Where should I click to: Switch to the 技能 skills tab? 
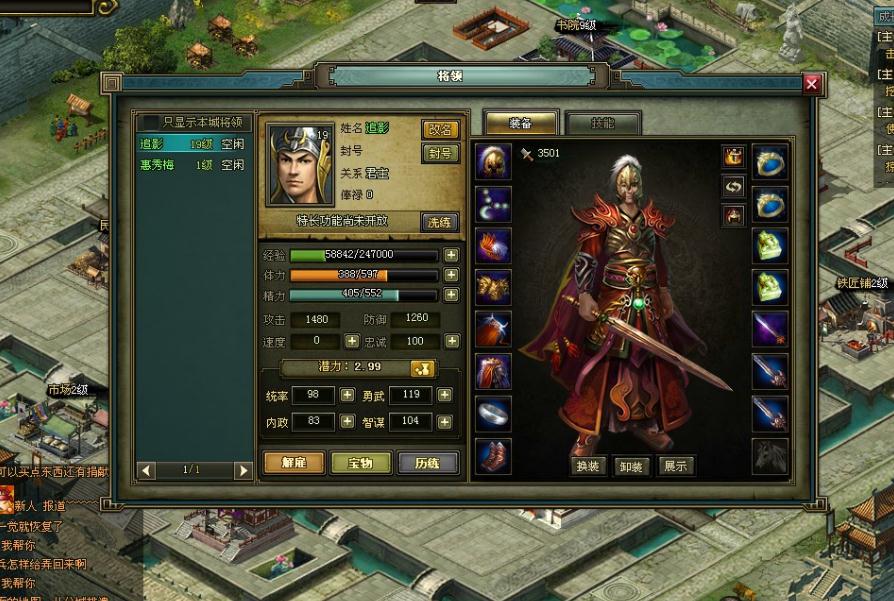602,123
